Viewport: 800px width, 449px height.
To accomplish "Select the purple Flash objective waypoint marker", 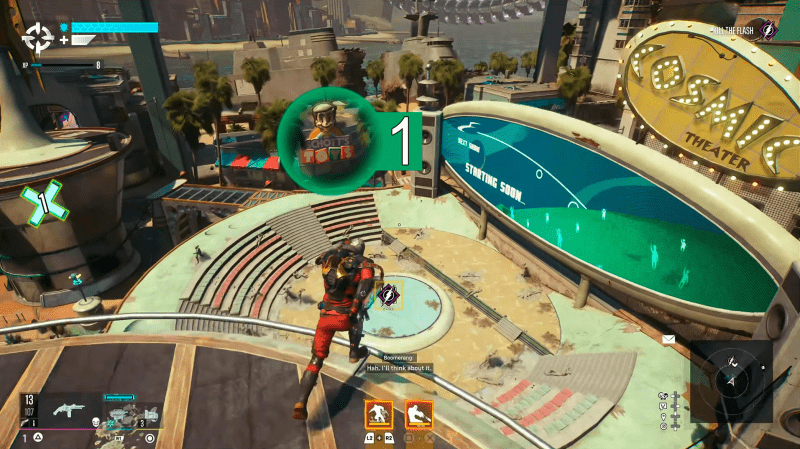I will tap(387, 295).
